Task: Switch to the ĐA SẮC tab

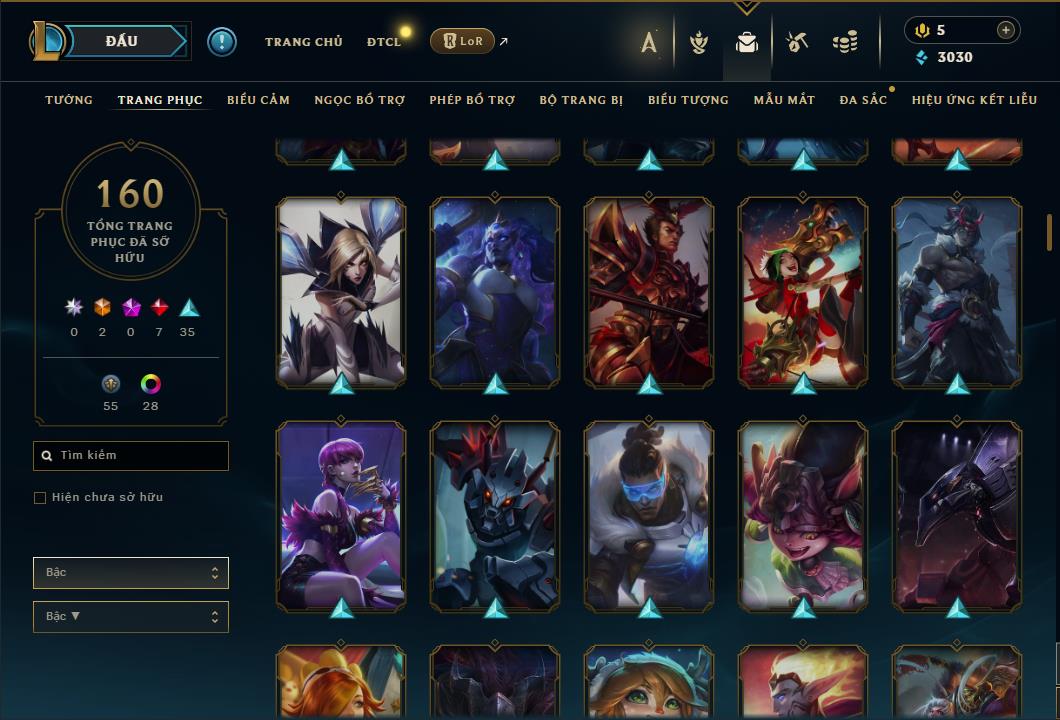Action: [x=863, y=100]
